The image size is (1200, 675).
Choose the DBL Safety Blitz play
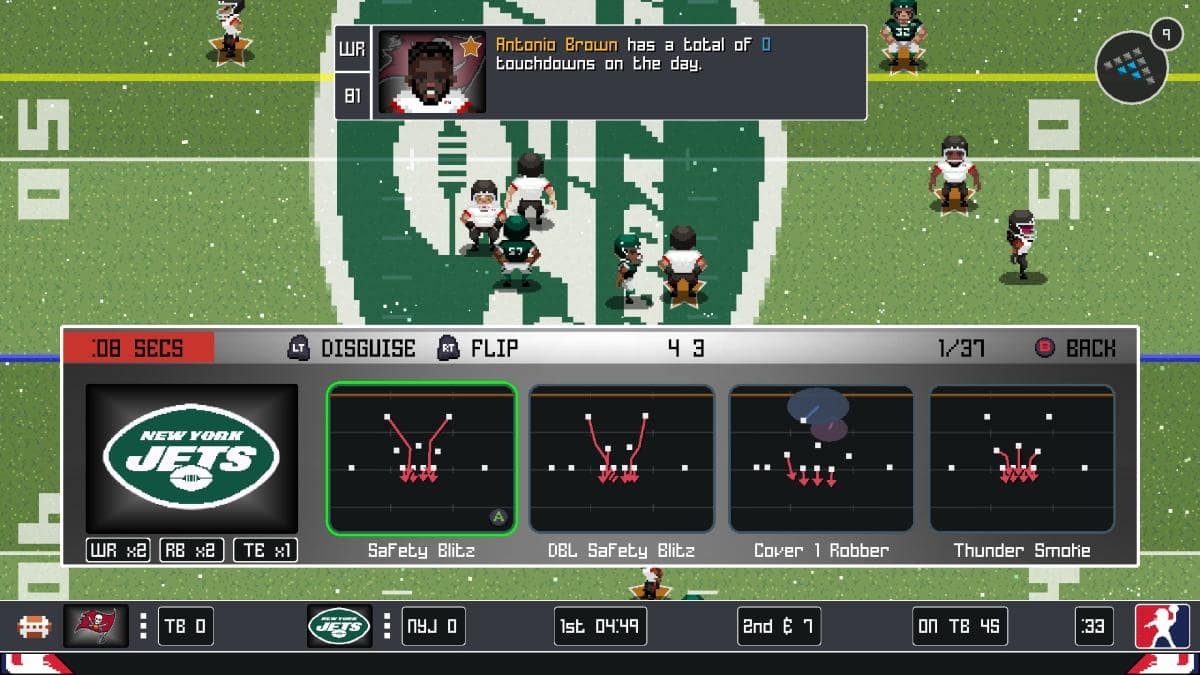[621, 459]
